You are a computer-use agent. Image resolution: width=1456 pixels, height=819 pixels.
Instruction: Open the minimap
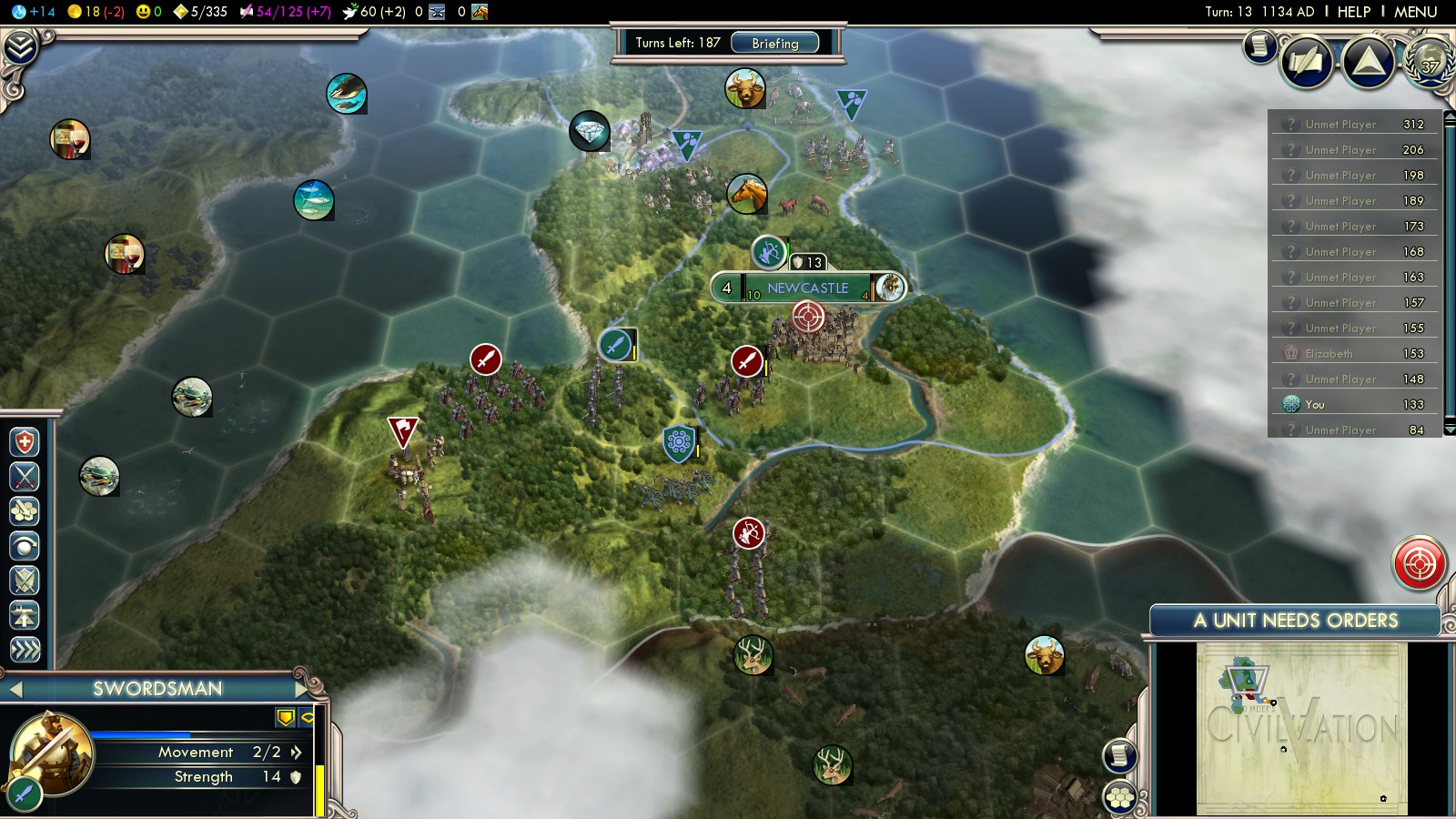pos(1301,728)
